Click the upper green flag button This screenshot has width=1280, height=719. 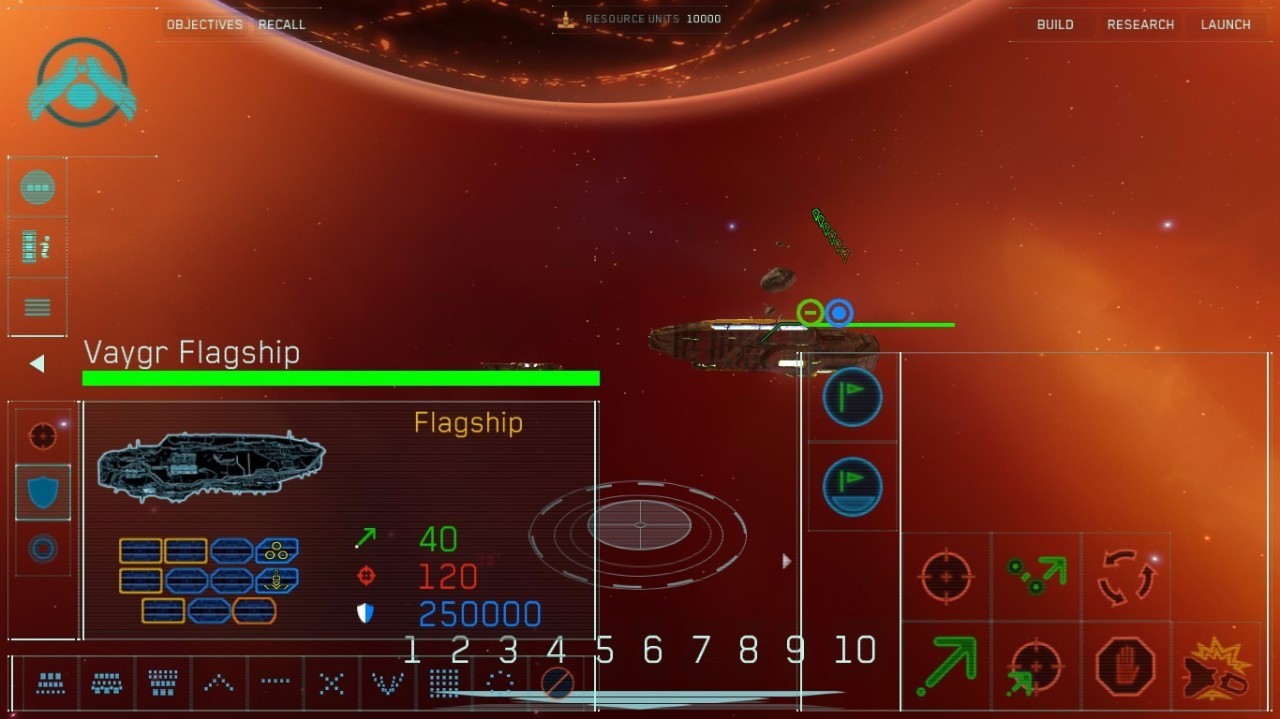pyautogui.click(x=852, y=398)
